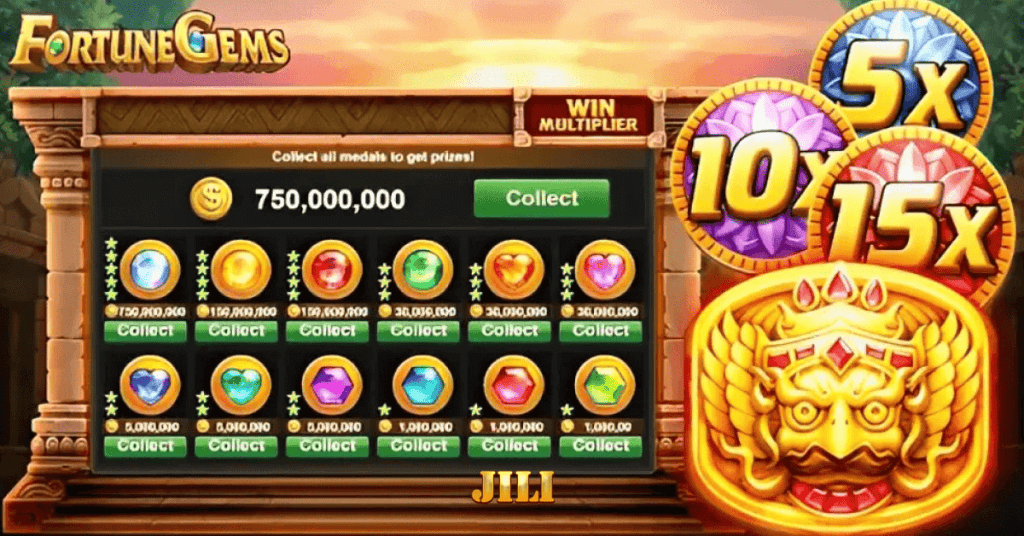
Task: Click the large Collect button beside the coin total
Action: 541,198
